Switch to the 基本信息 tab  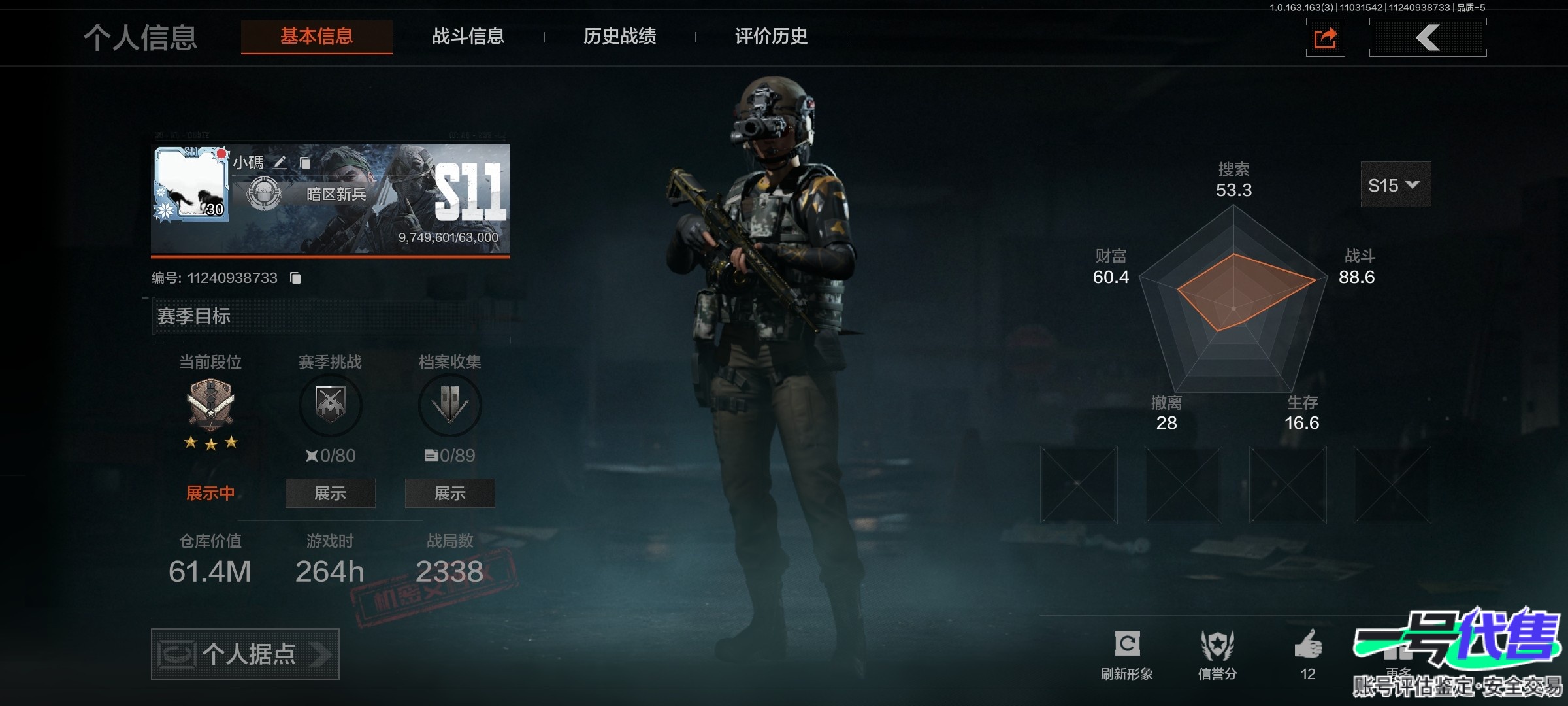[x=317, y=37]
